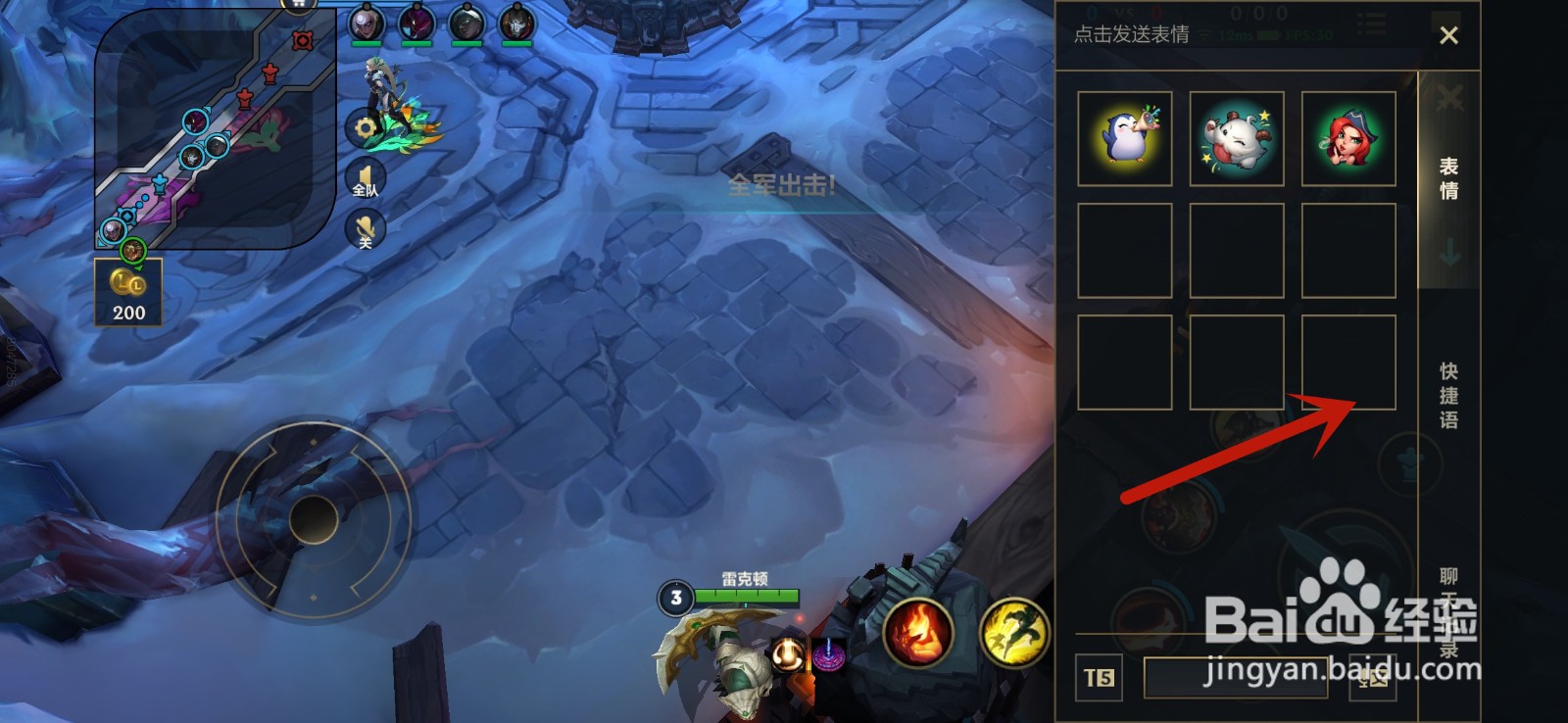Close the emote panel with the X

(x=1450, y=35)
